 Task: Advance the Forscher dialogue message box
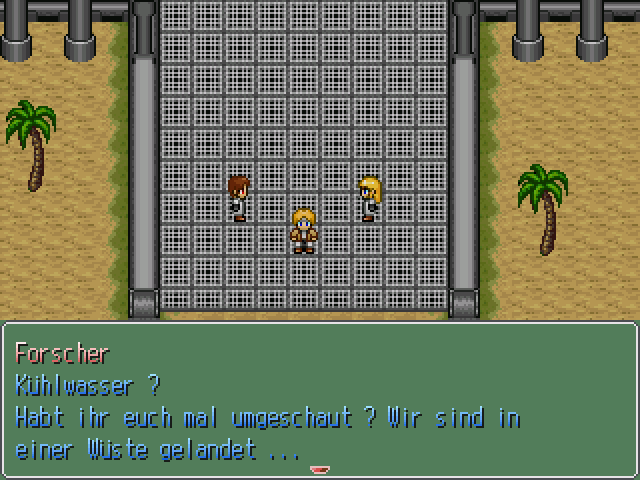tap(320, 400)
